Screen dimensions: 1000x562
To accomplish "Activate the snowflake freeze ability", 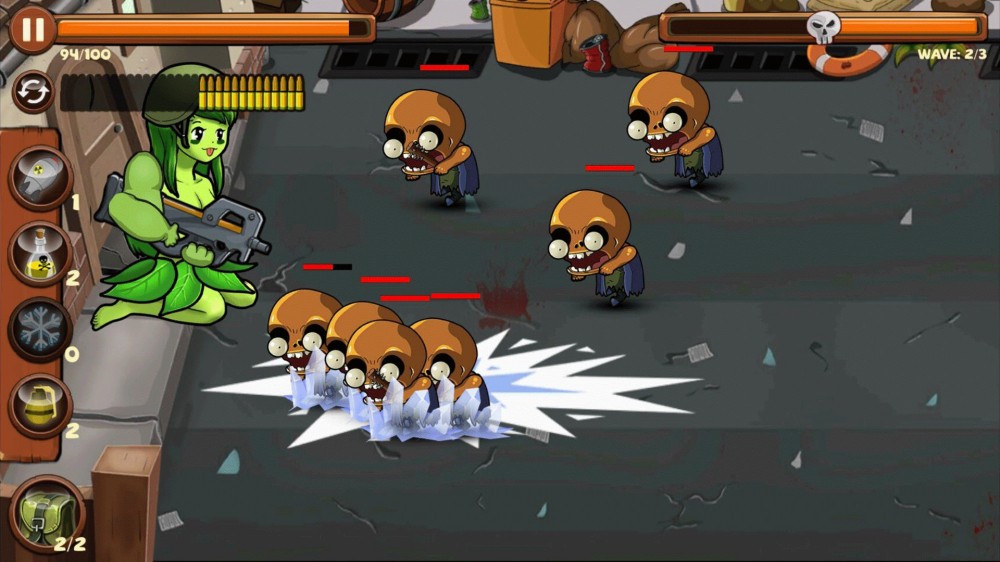I will click(x=40, y=328).
